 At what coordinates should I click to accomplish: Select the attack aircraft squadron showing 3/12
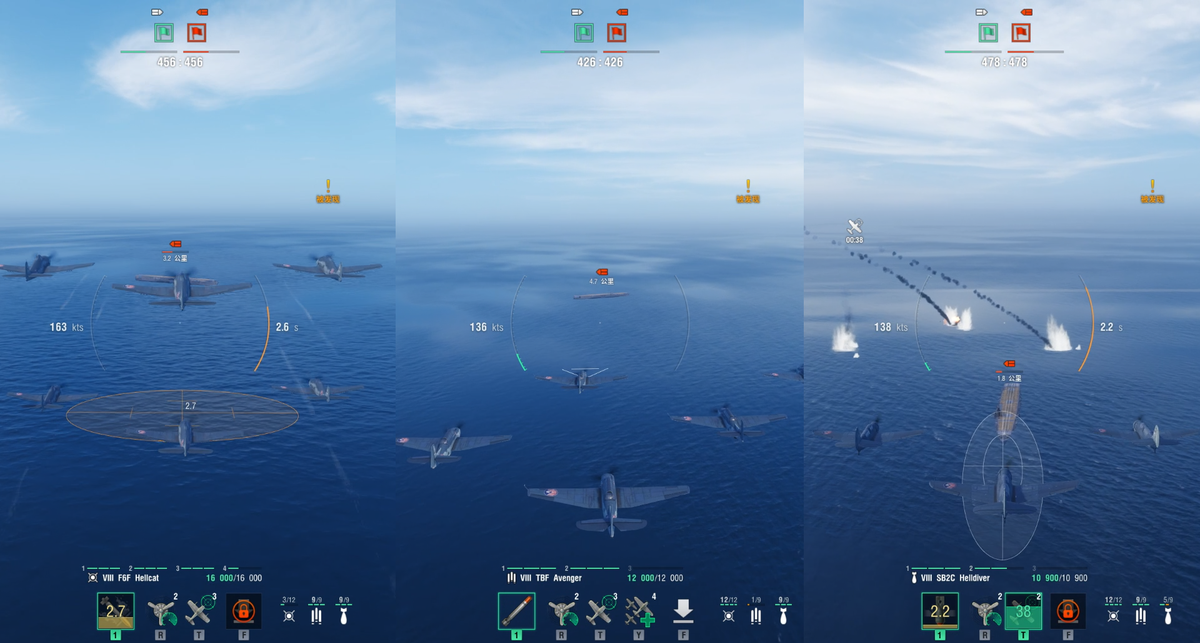288,610
